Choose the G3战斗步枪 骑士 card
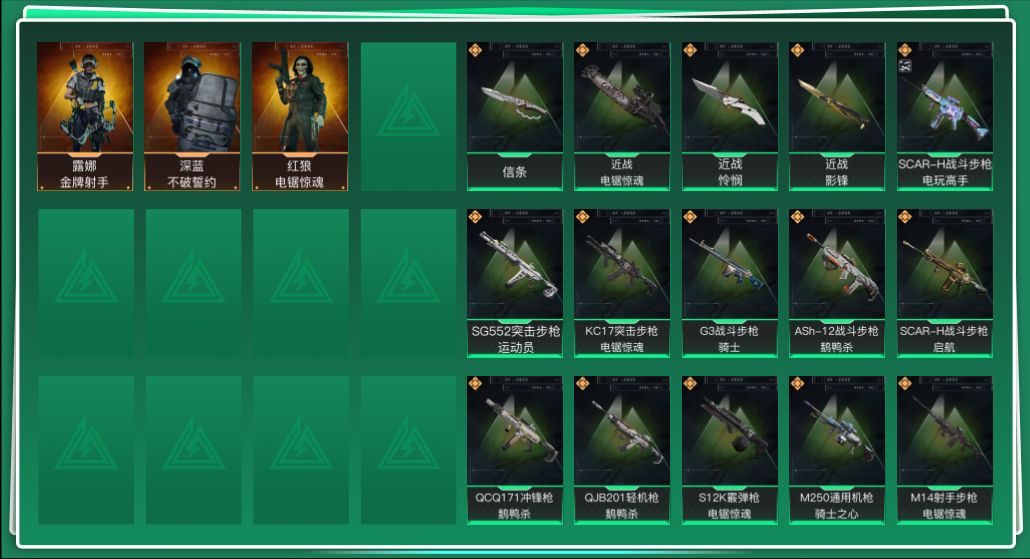Image resolution: width=1030 pixels, height=559 pixels. (730, 283)
